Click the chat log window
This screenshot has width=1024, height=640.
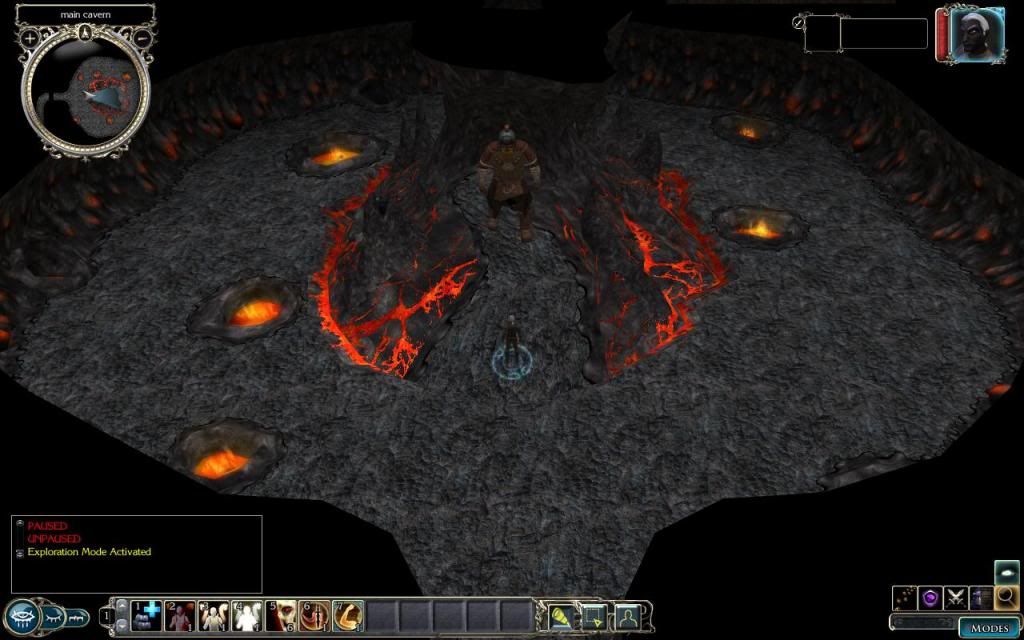(x=137, y=554)
